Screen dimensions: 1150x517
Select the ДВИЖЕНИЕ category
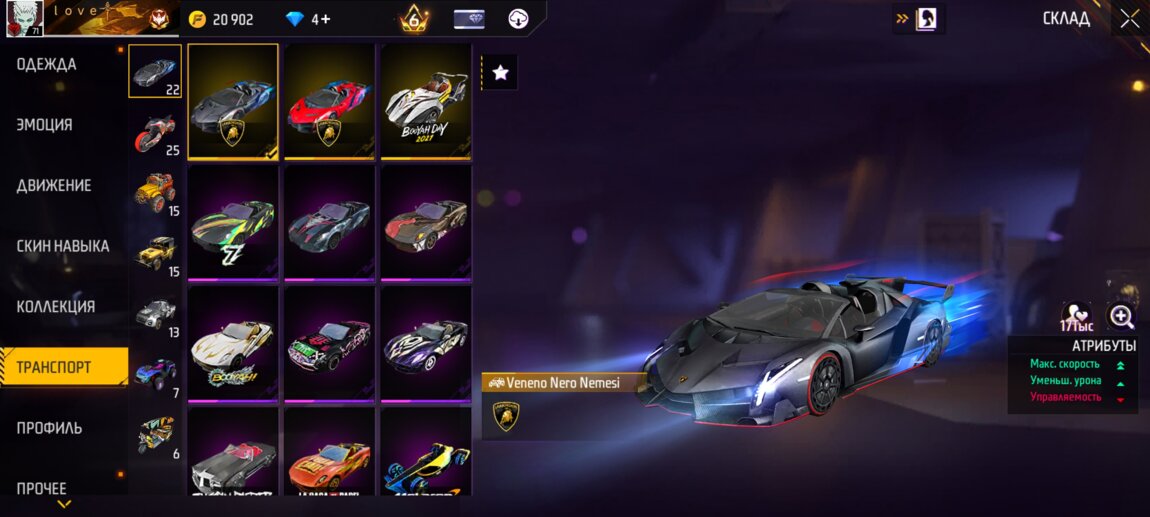[x=54, y=186]
